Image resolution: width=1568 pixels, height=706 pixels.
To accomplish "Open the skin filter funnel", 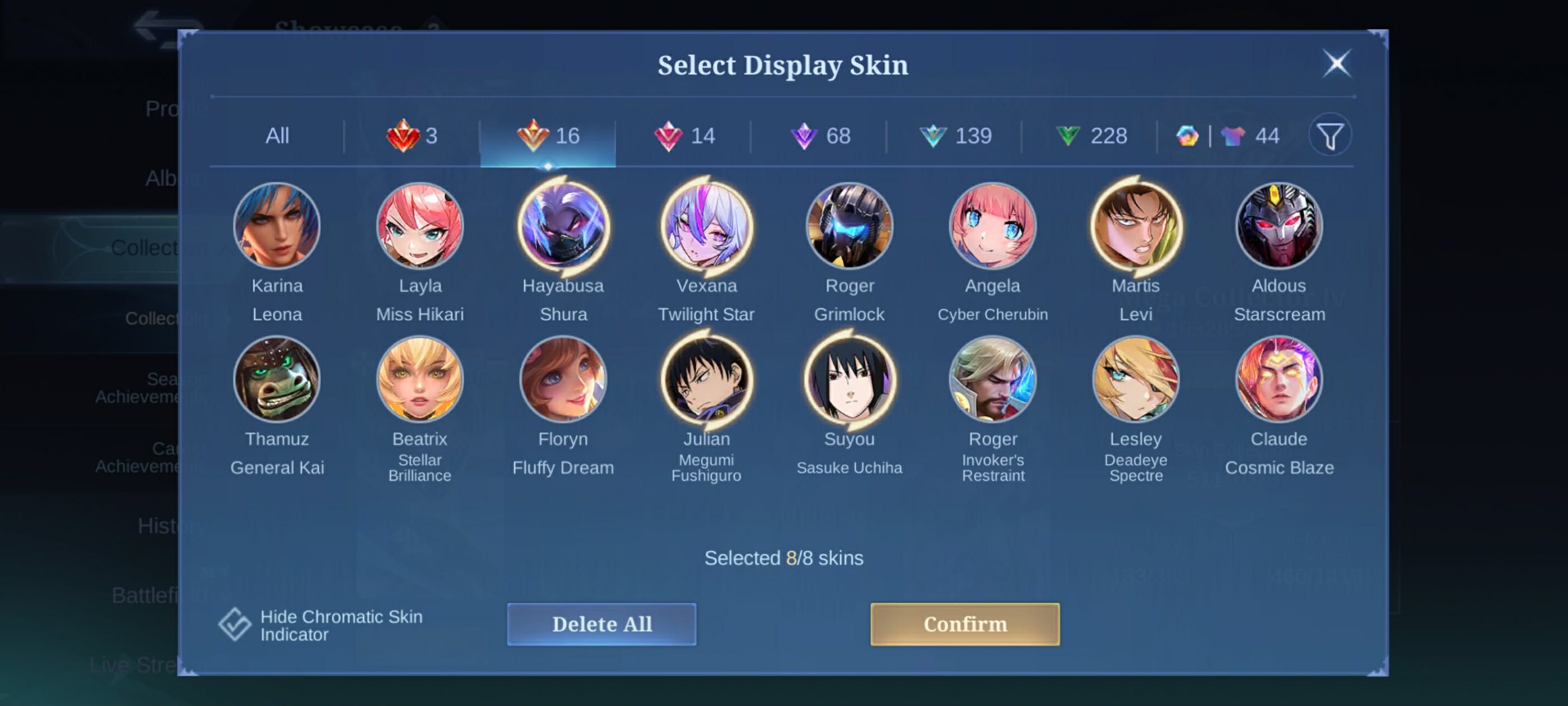I will 1329,136.
